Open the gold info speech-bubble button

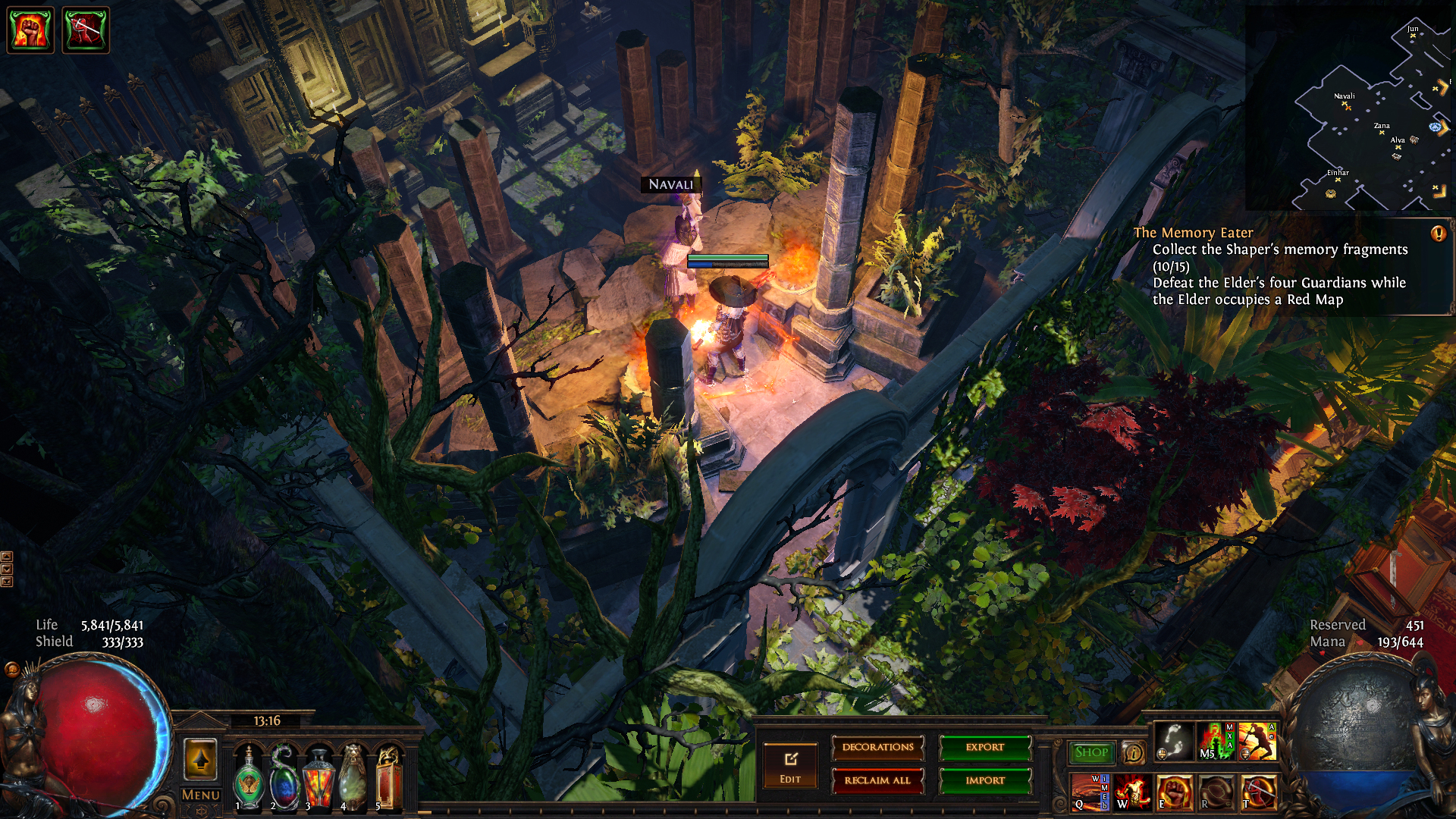(x=1134, y=753)
